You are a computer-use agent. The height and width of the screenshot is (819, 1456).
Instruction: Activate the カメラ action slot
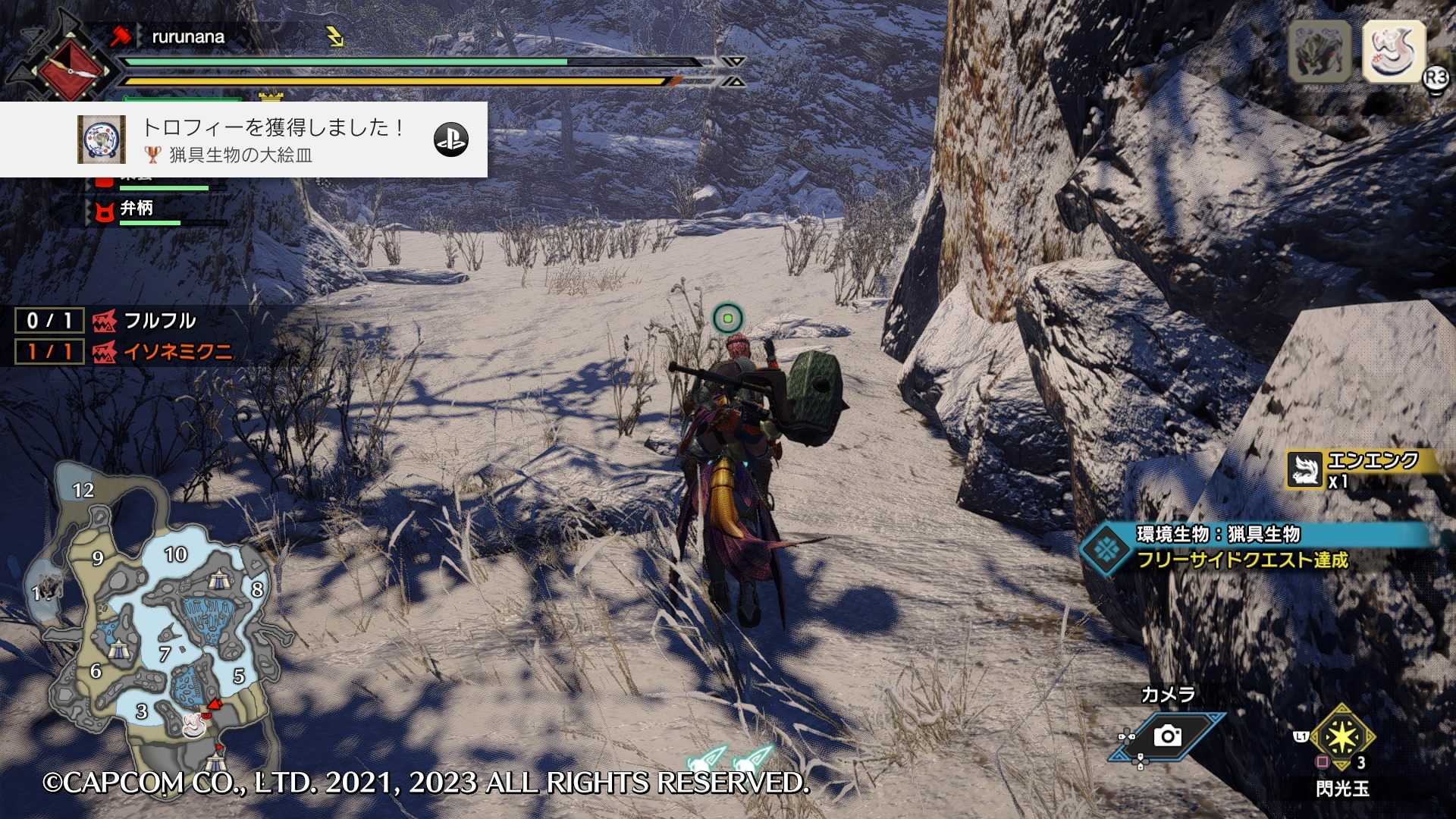point(1167,734)
